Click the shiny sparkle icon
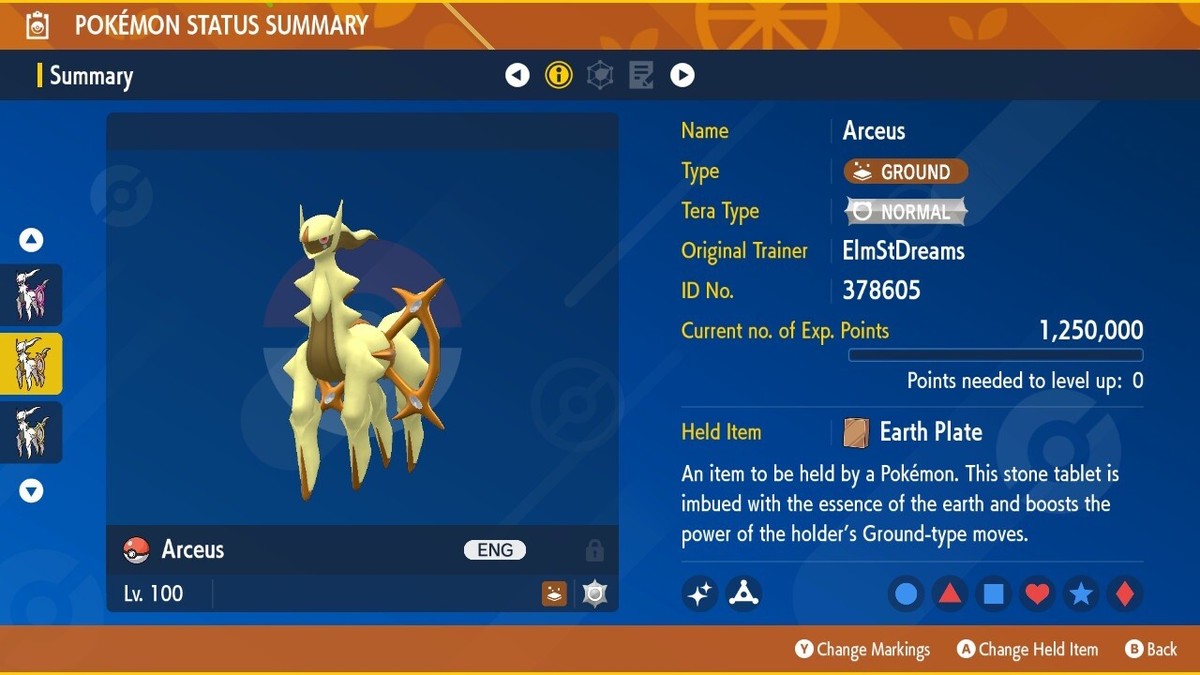Image resolution: width=1200 pixels, height=675 pixels. tap(700, 594)
